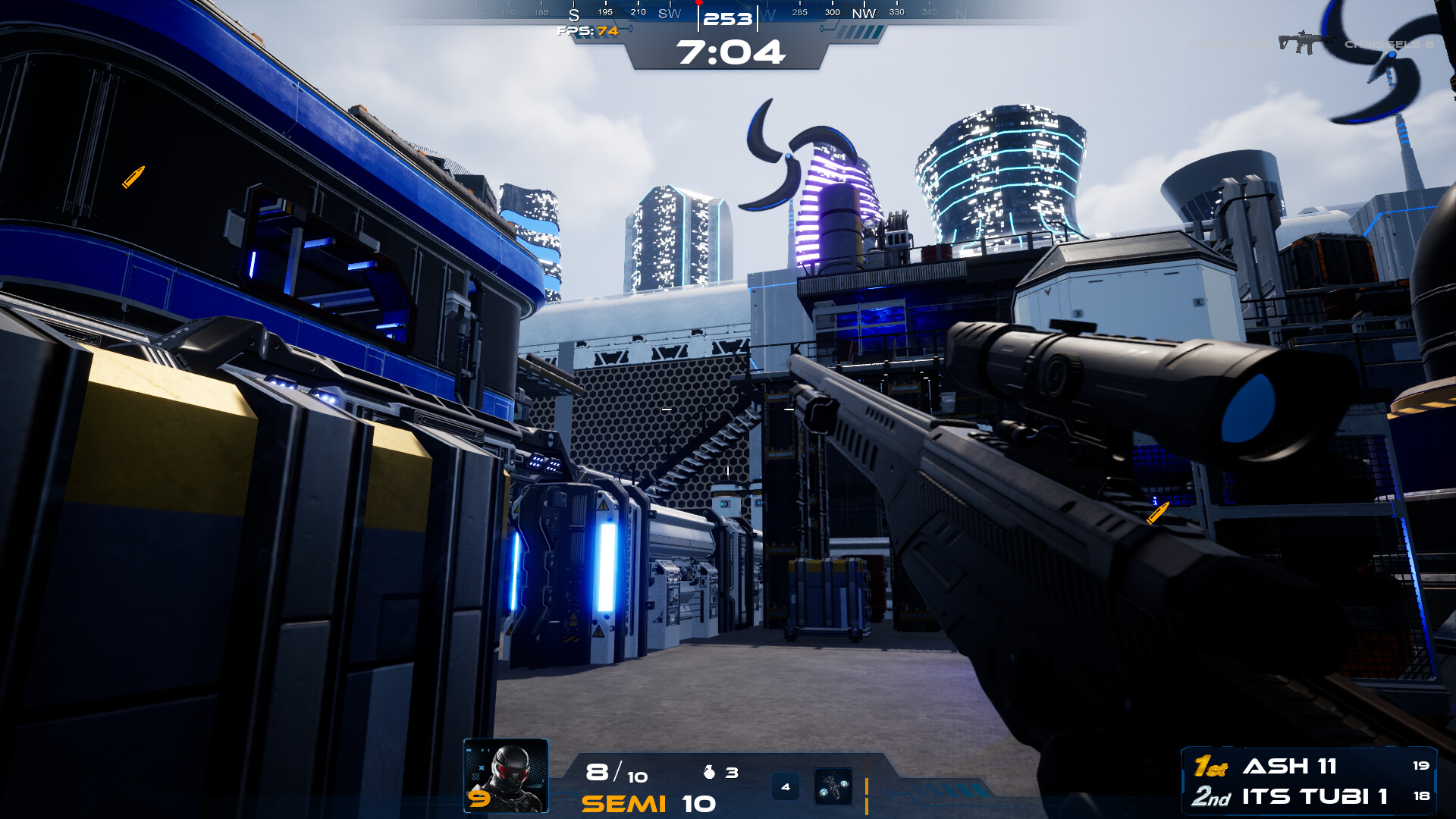Toggle the SEMI fire mode indicator
This screenshot has height=819, width=1456.
pyautogui.click(x=623, y=803)
